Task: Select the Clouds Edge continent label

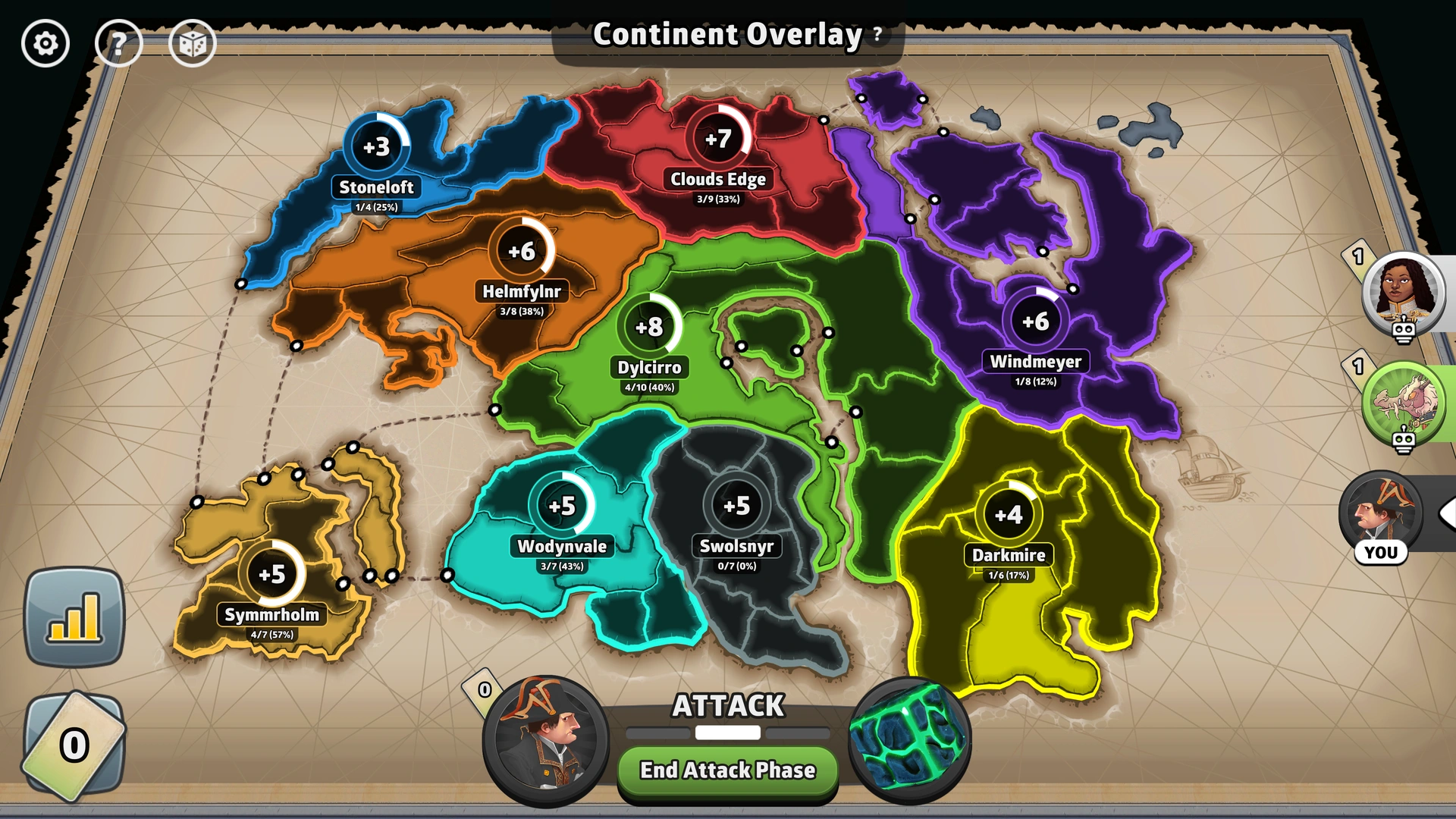Action: [x=717, y=180]
